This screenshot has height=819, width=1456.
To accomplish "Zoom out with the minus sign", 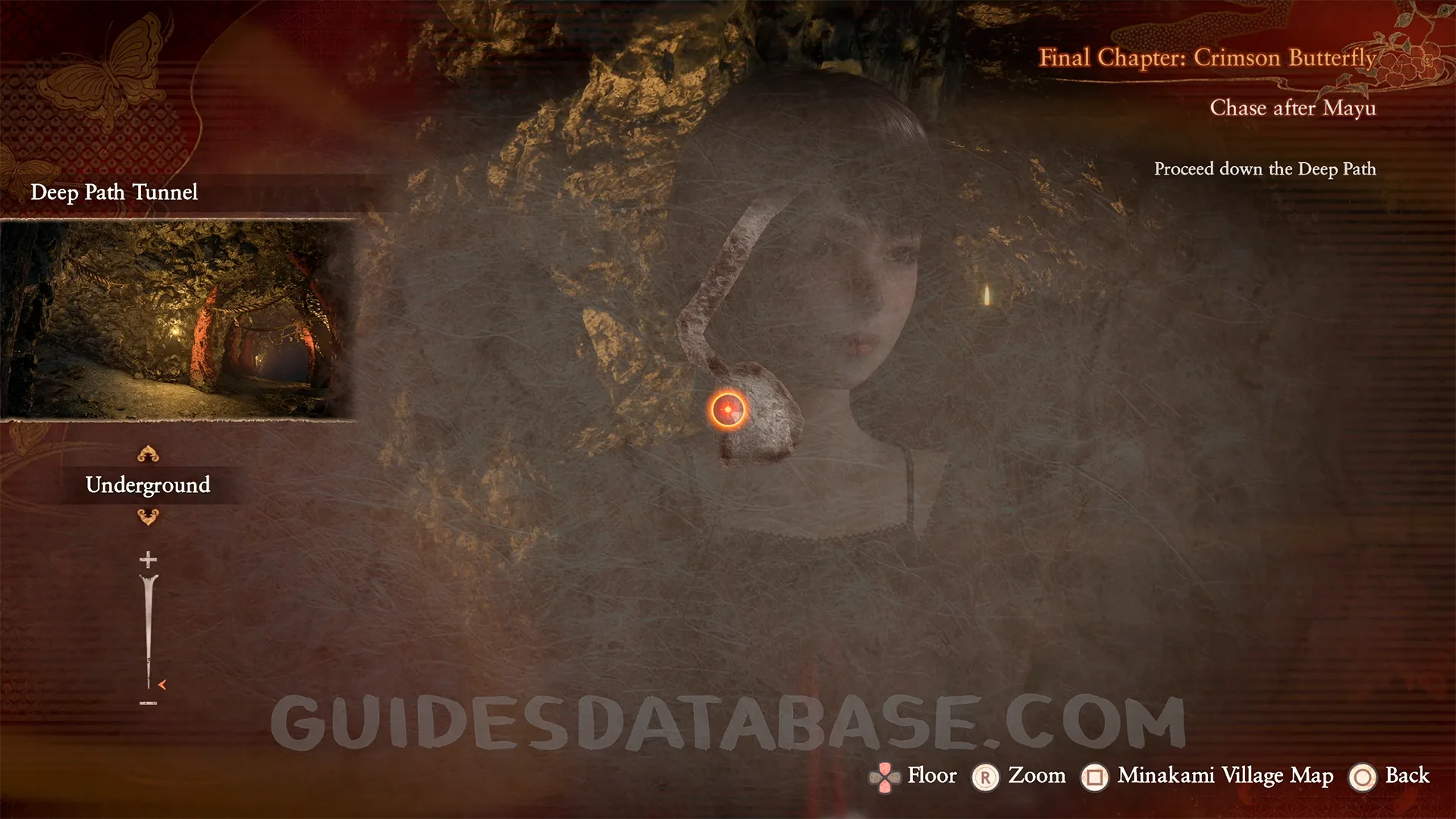I will 148,704.
